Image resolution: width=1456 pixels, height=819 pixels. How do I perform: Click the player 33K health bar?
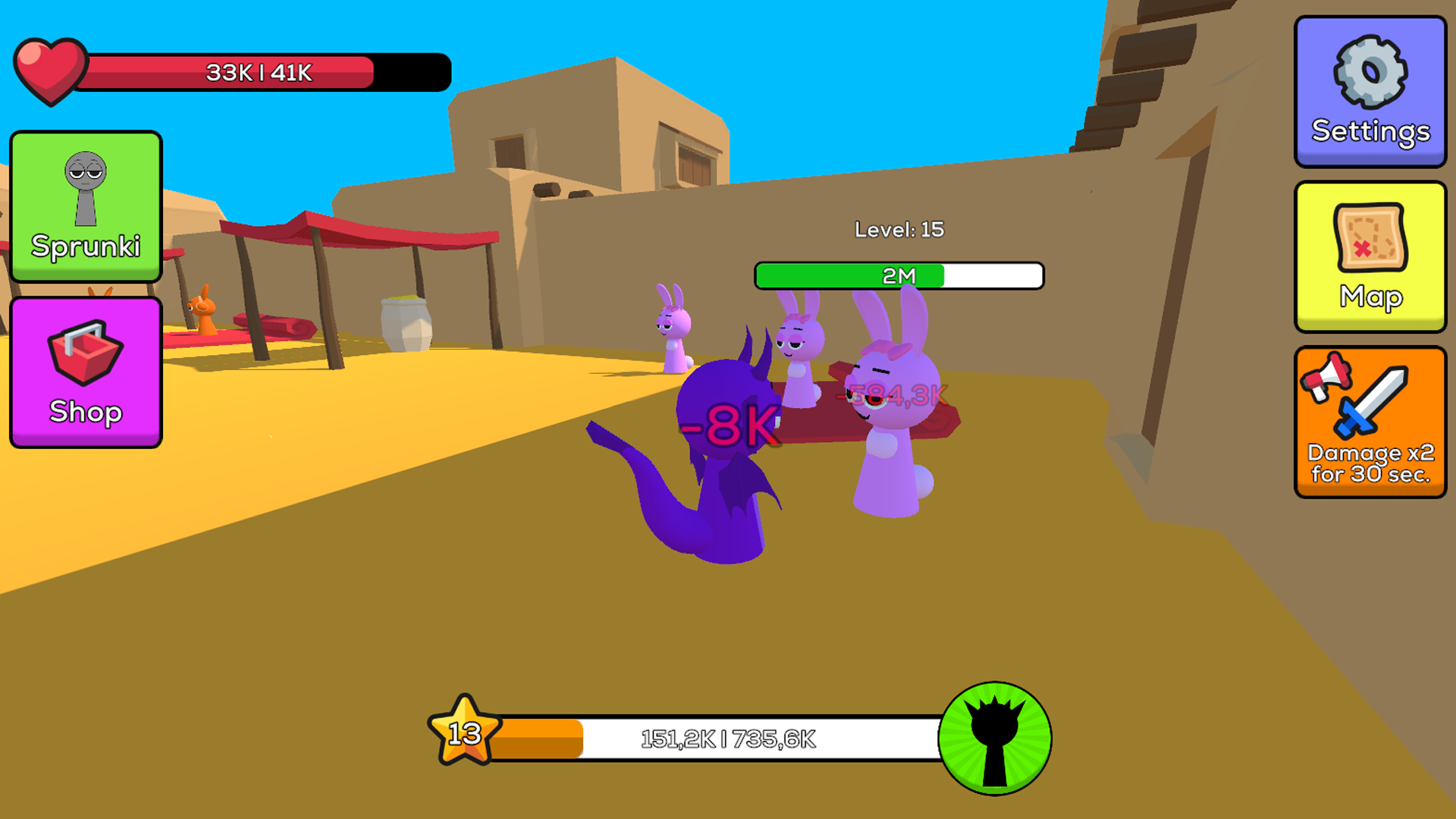click(265, 71)
